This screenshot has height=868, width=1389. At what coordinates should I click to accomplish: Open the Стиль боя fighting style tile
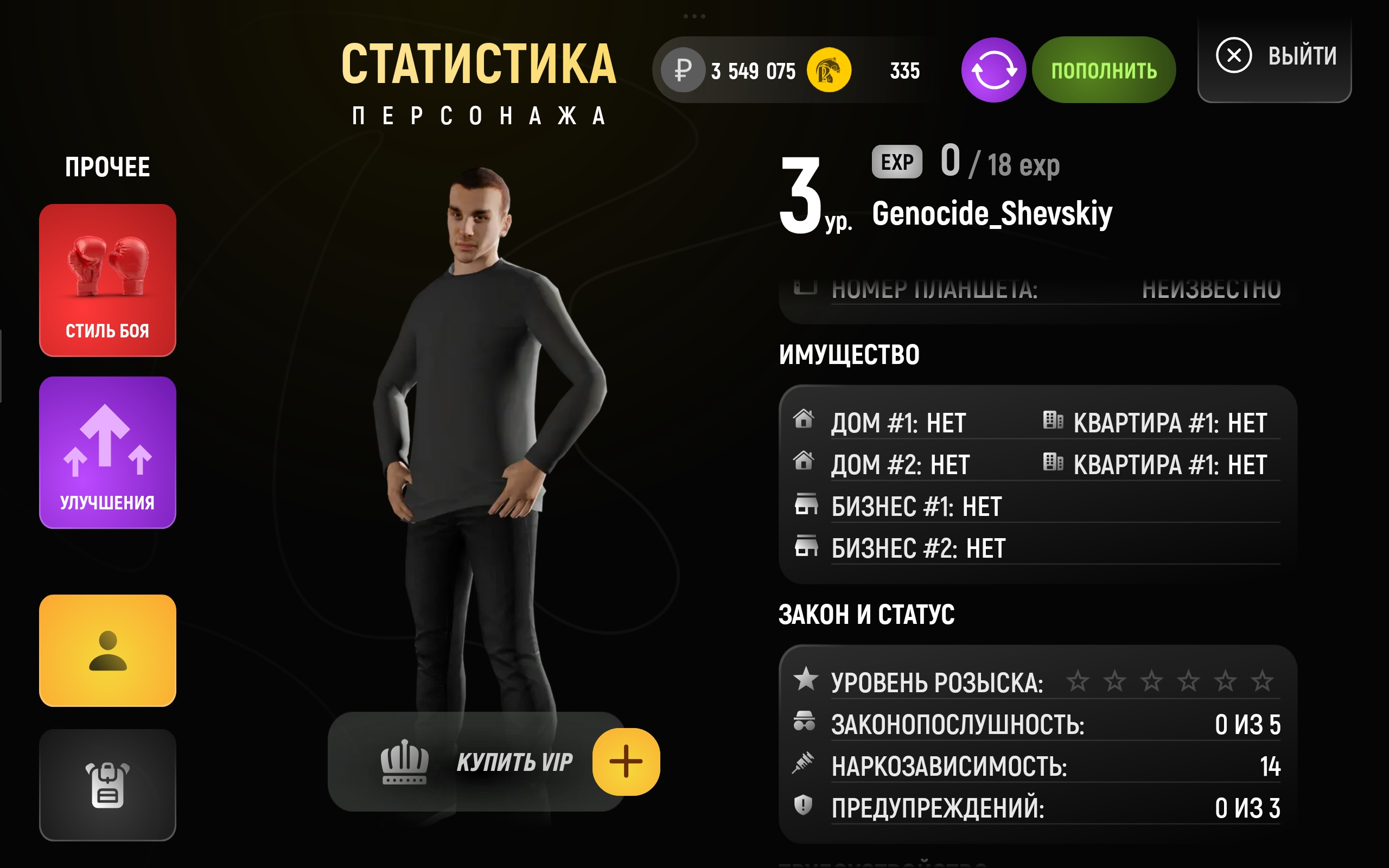pyautogui.click(x=107, y=280)
